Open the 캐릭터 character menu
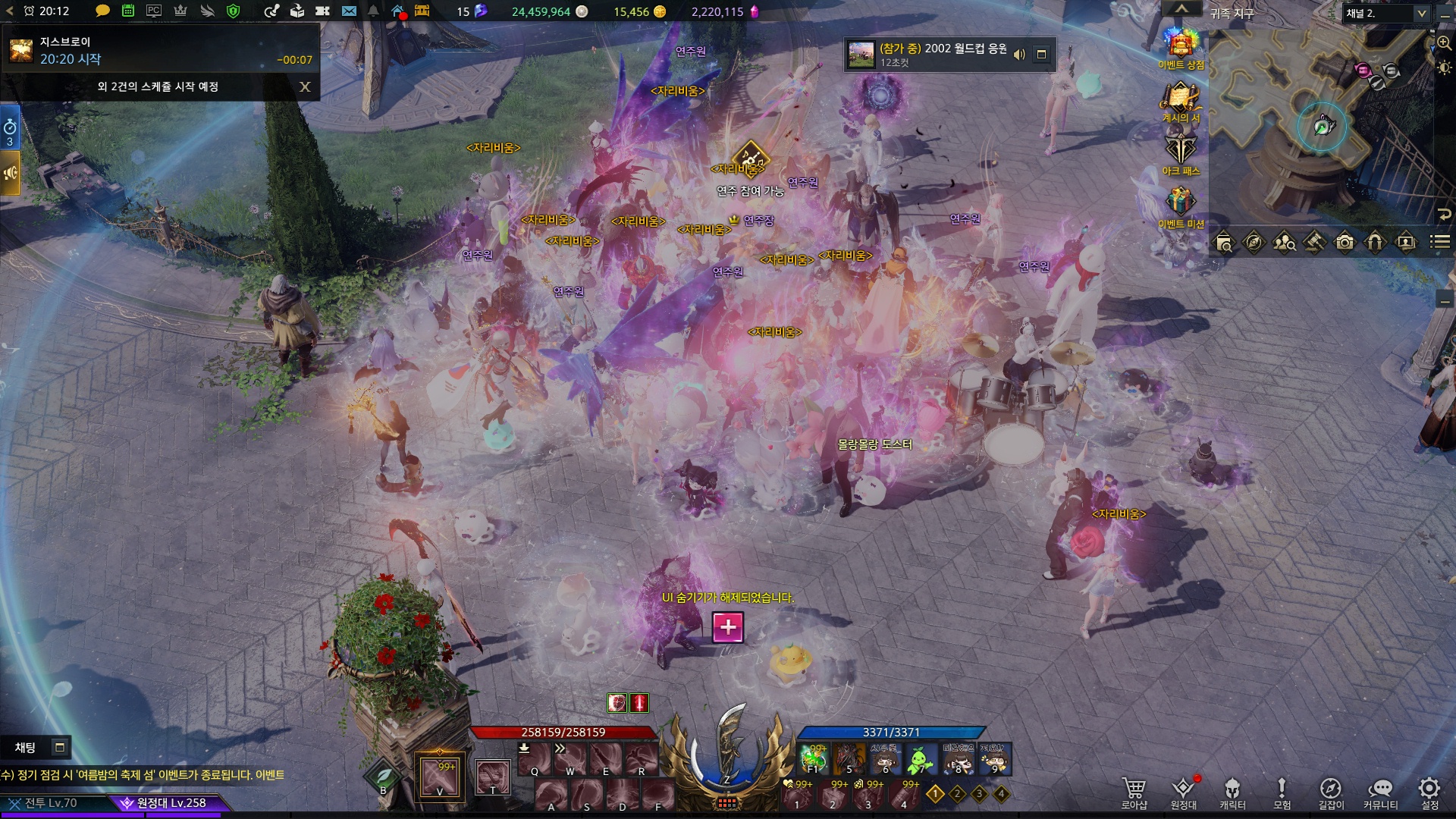 (x=1232, y=792)
